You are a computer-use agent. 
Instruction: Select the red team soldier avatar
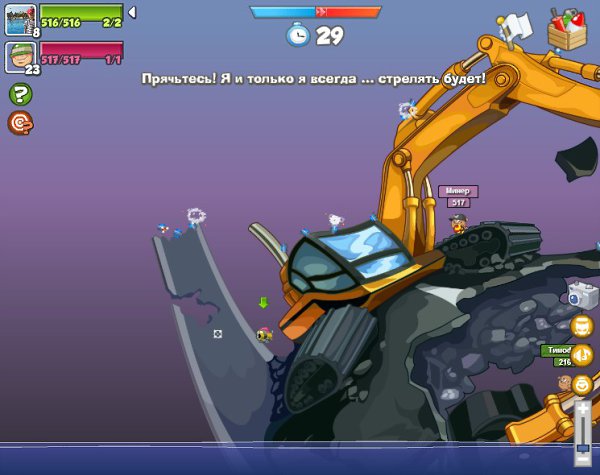point(20,56)
